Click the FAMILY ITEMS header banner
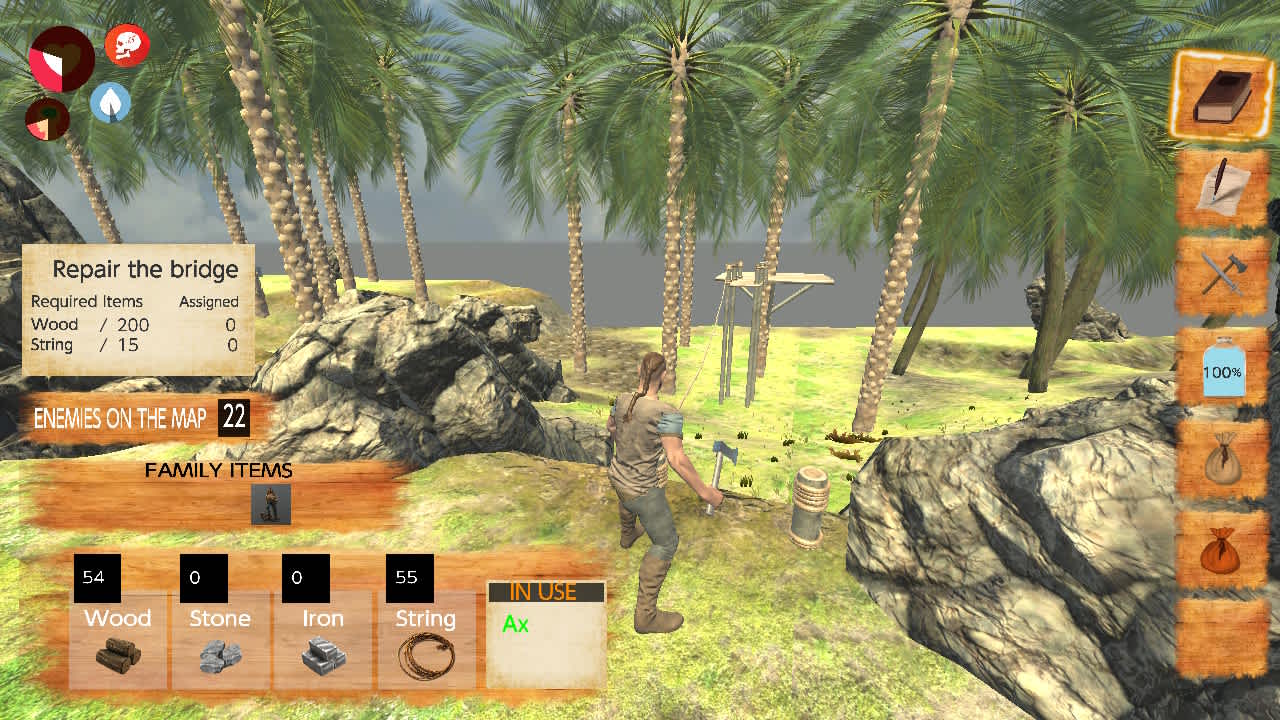This screenshot has height=720, width=1280. [x=218, y=470]
